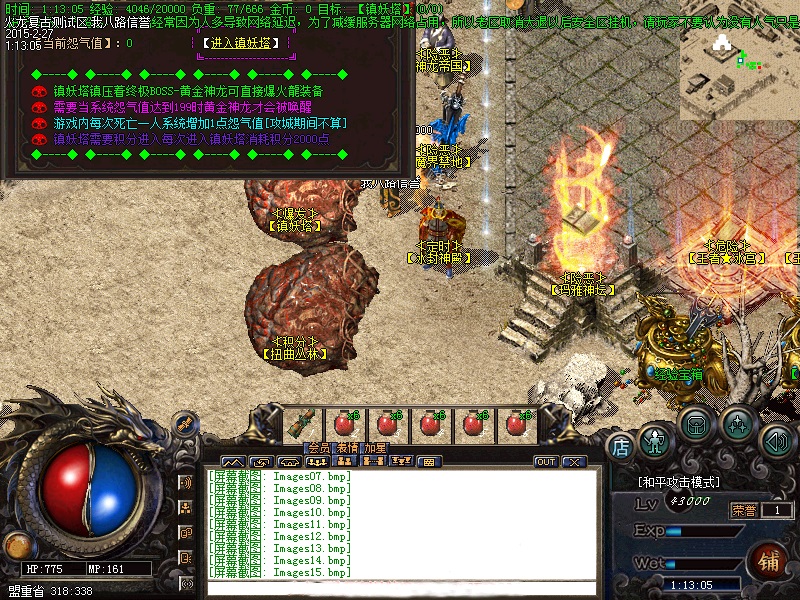The width and height of the screenshot is (800, 600).
Task: Open the character figure panel icon
Action: 655,440
